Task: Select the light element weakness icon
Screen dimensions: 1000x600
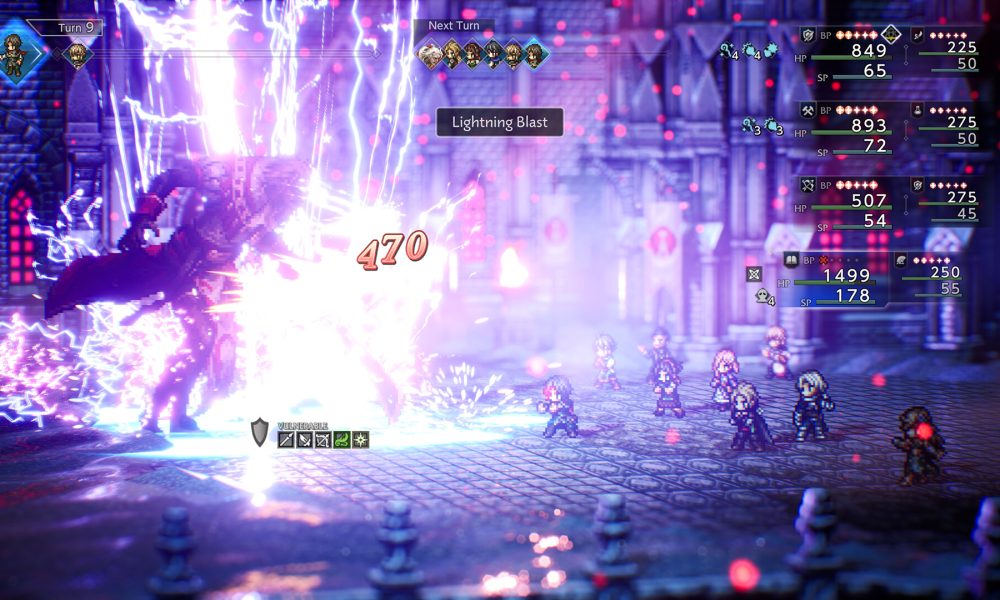Action: 360,439
